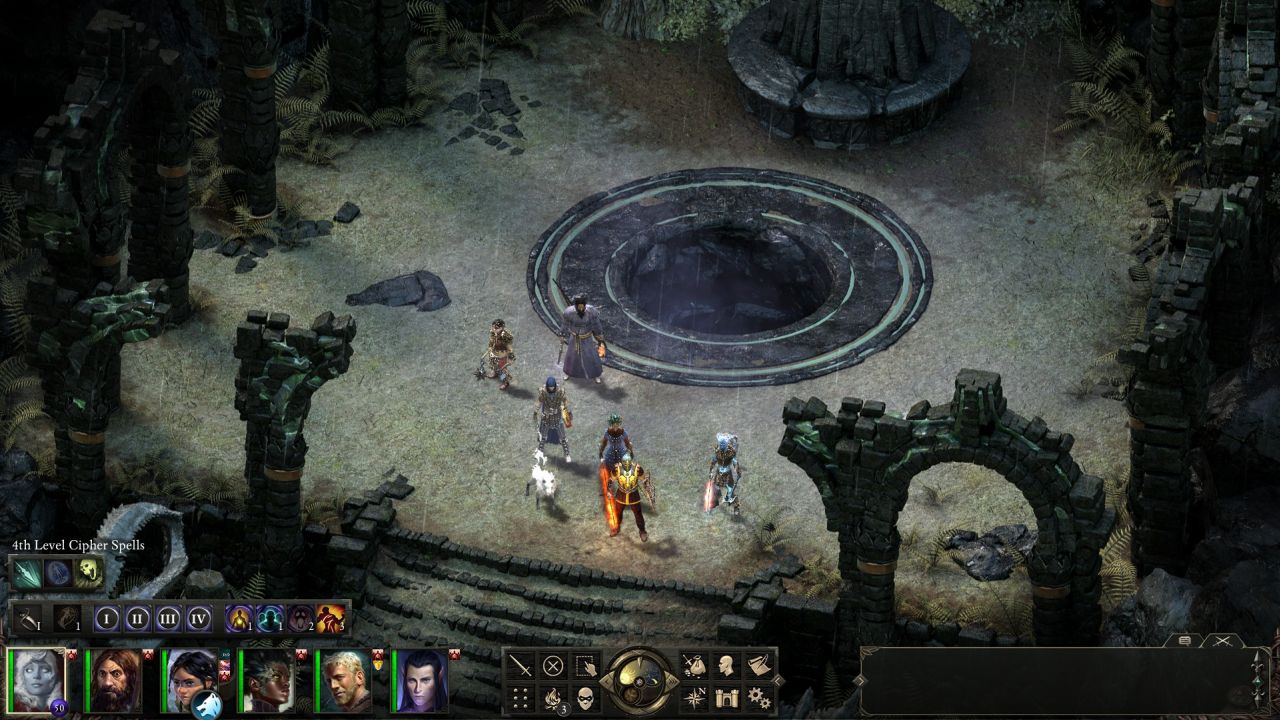This screenshot has height=720, width=1280.
Task: Click the sword attack button
Action: 520,666
